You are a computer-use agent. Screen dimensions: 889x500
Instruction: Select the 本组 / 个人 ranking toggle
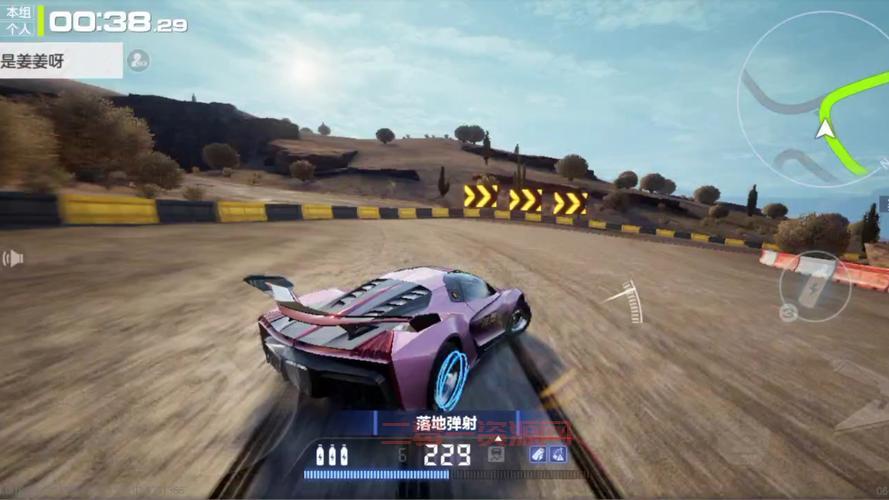(x=18, y=22)
